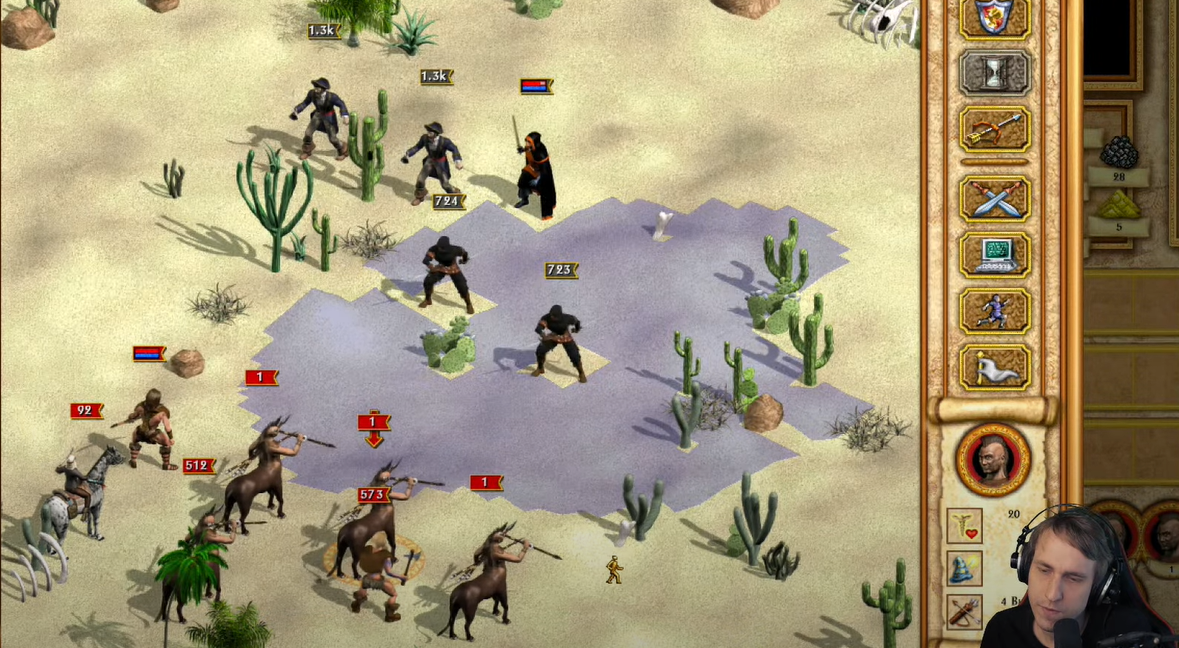The width and height of the screenshot is (1179, 648).
Task: Open the blue wizard hat skill icon
Action: pos(965,569)
